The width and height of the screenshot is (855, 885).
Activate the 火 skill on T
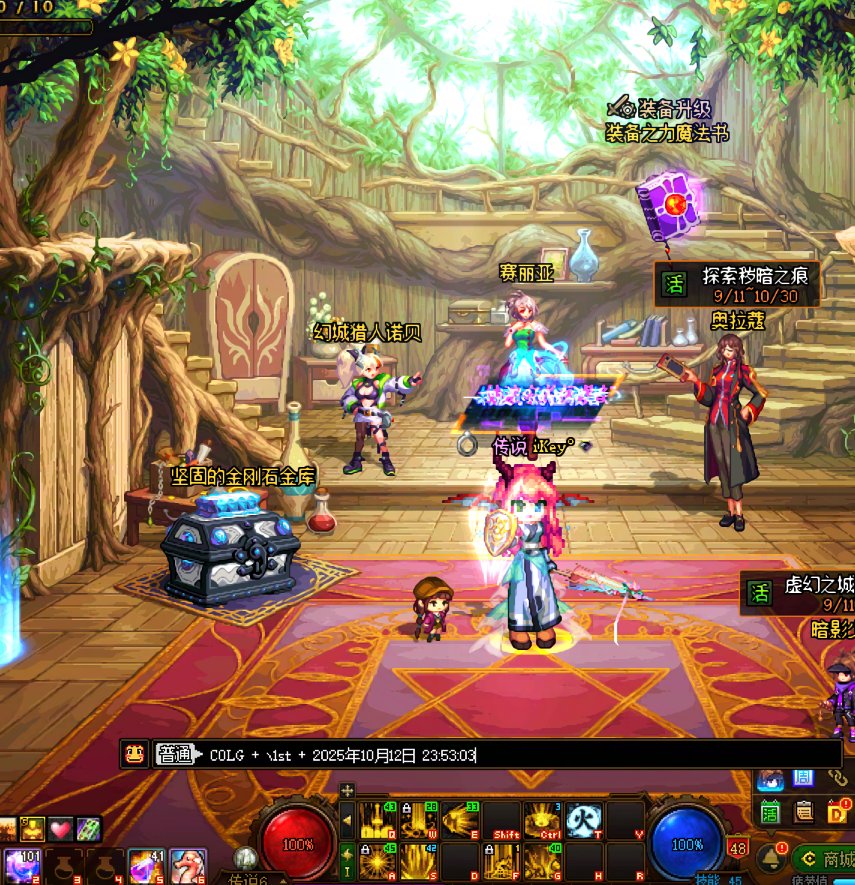coord(584,820)
